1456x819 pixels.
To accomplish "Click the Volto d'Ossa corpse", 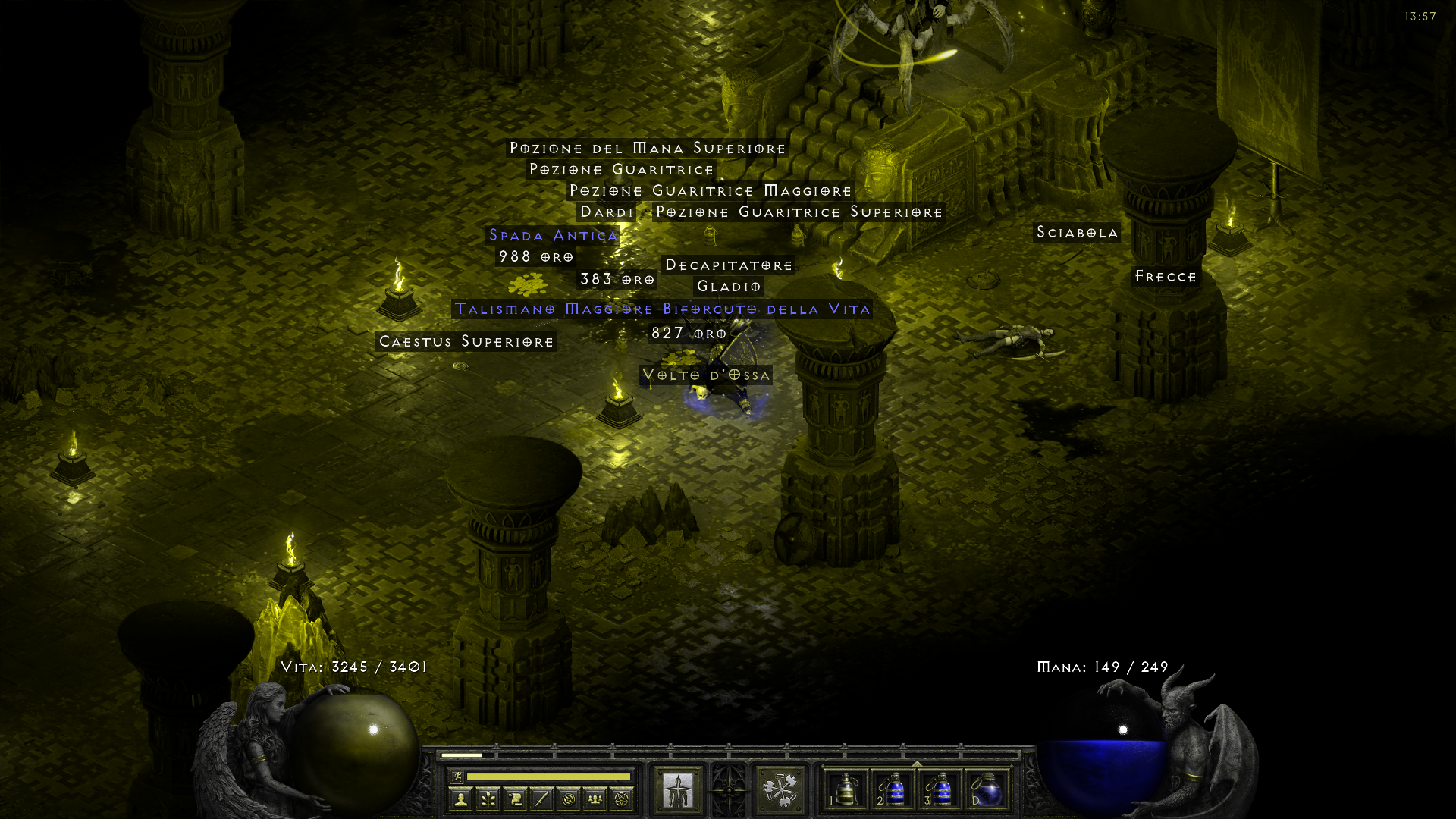I will pos(705,375).
